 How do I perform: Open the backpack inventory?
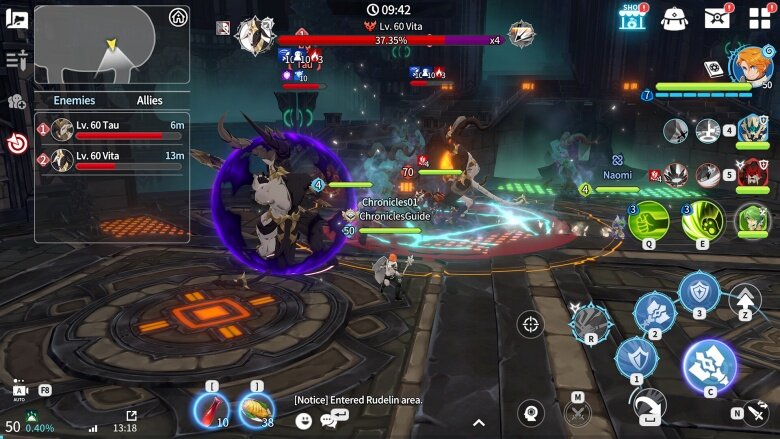pyautogui.click(x=675, y=17)
